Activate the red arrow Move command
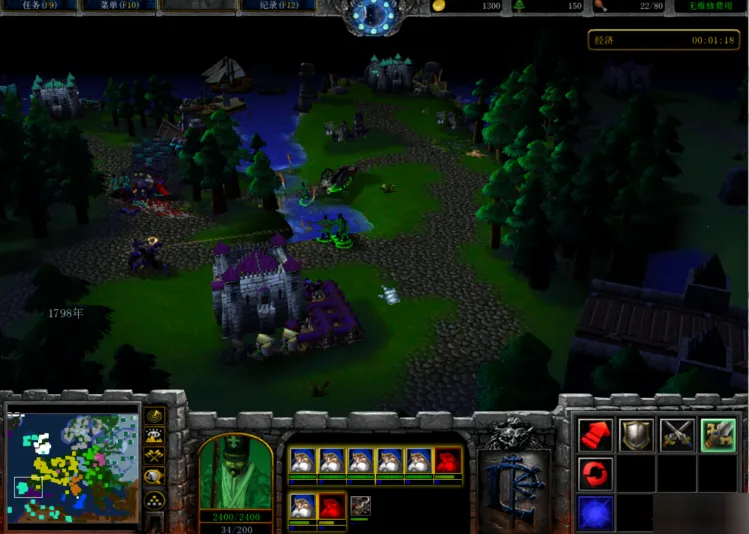This screenshot has height=534, width=749. coord(595,434)
